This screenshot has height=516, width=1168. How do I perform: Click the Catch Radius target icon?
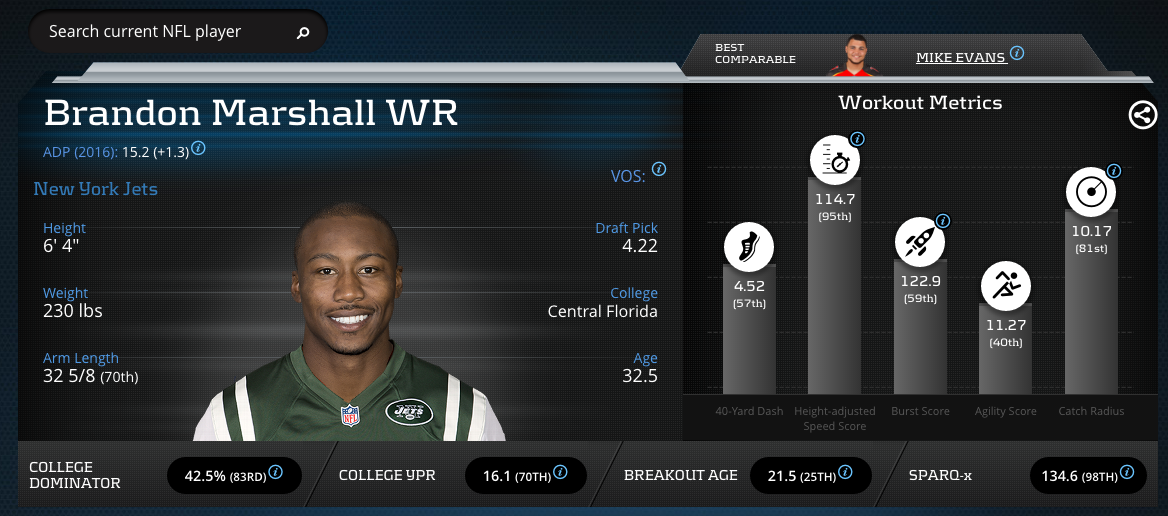tap(1091, 190)
